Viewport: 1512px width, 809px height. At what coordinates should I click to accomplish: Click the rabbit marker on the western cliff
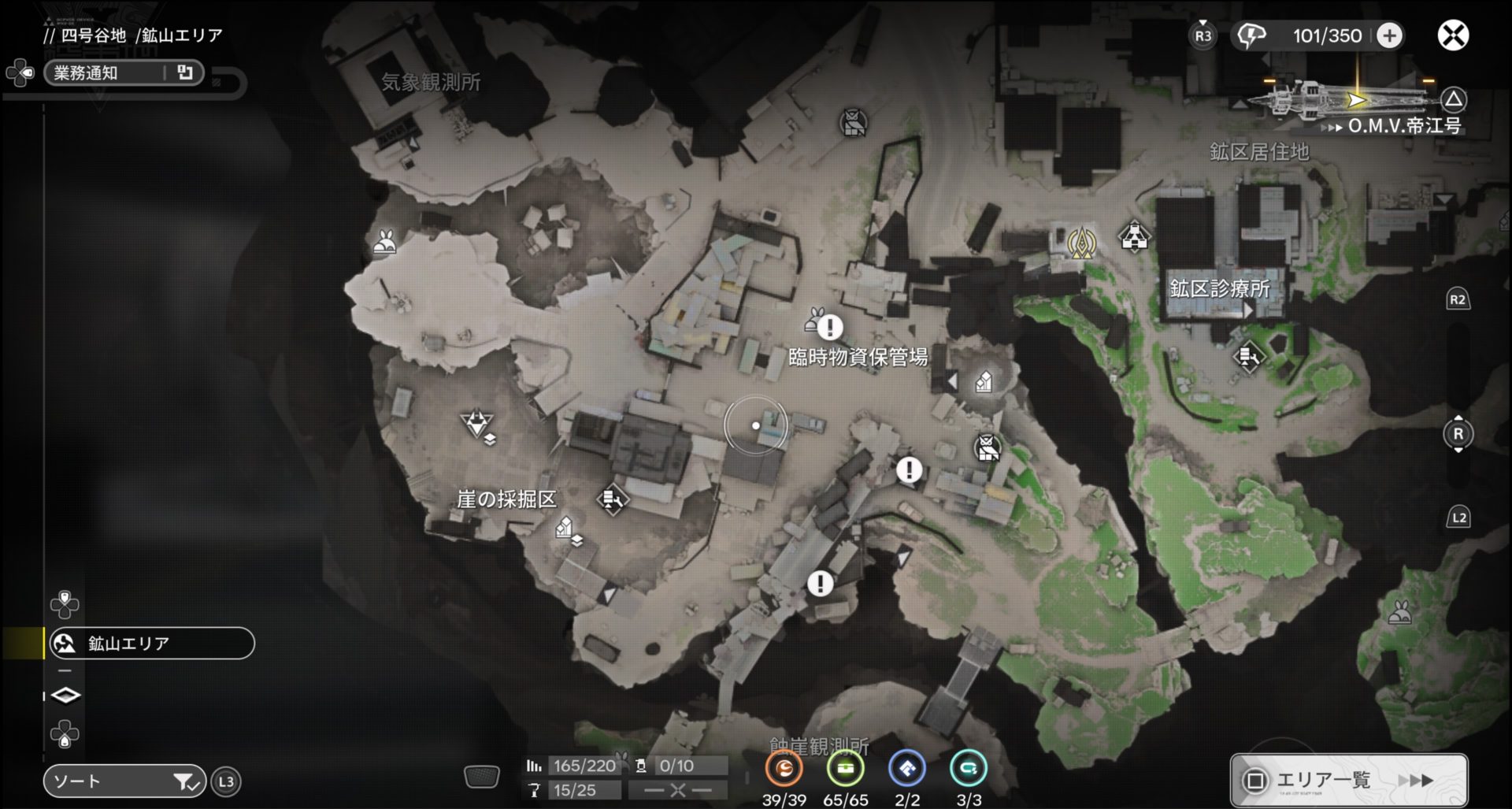385,243
